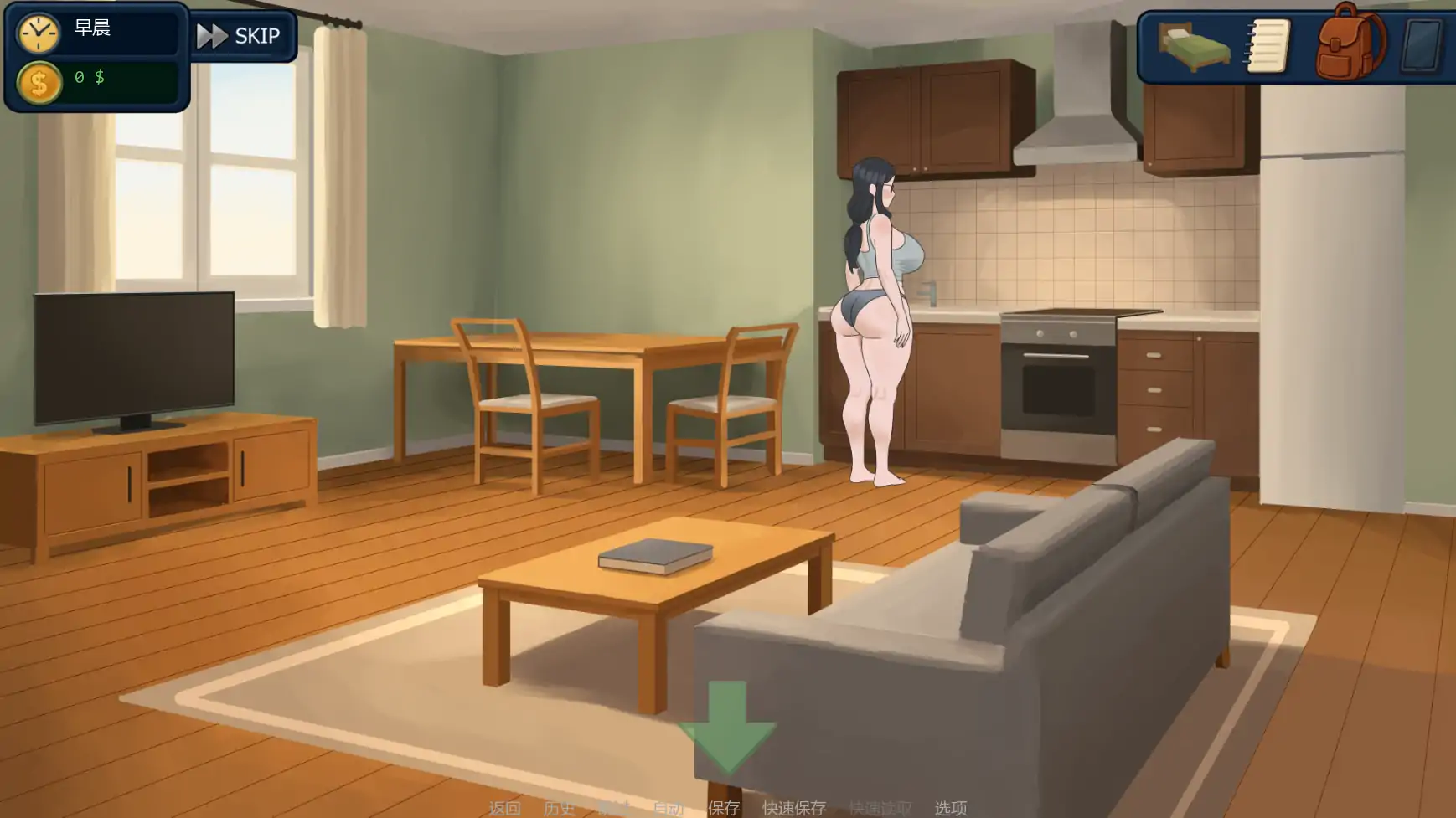Click the double-arrow icon on SKIP button
Image resolution: width=1456 pixels, height=818 pixels.
[x=212, y=35]
